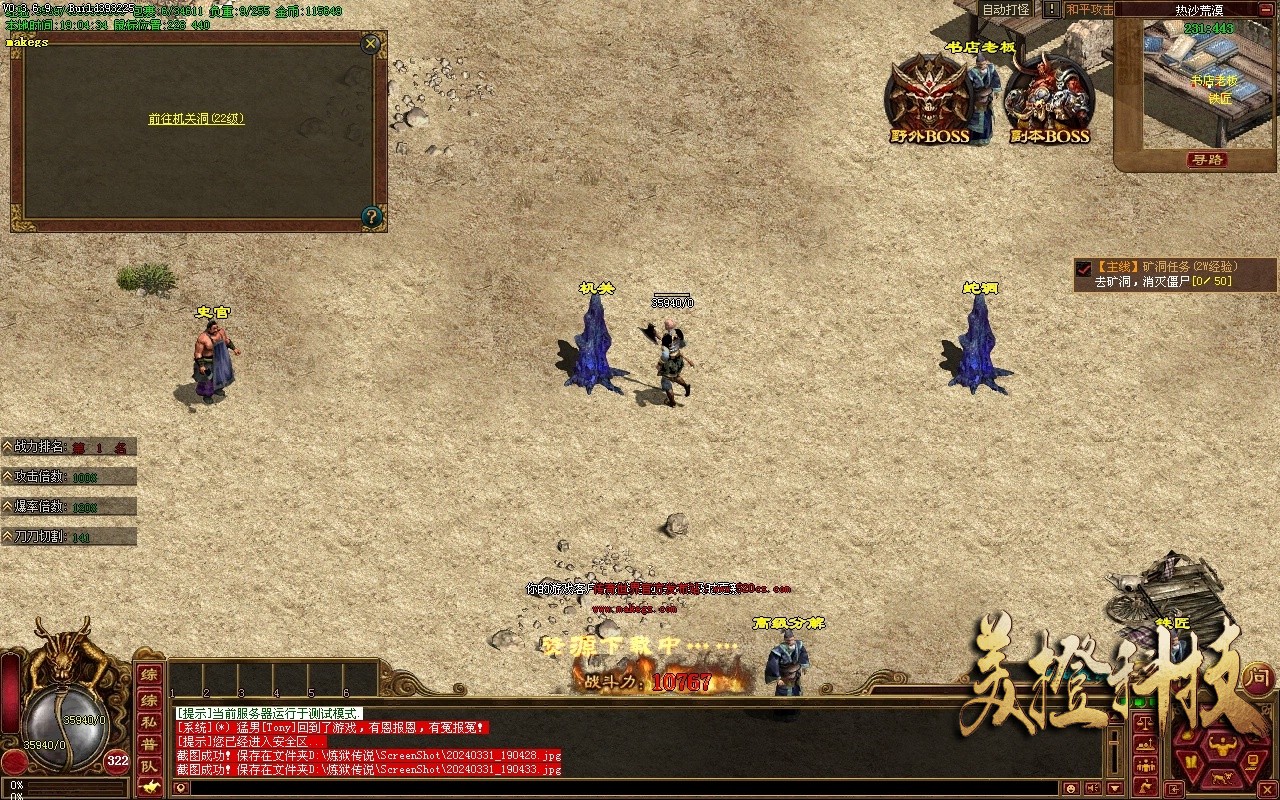
Task: Open help with the question mark button
Action: tap(371, 216)
